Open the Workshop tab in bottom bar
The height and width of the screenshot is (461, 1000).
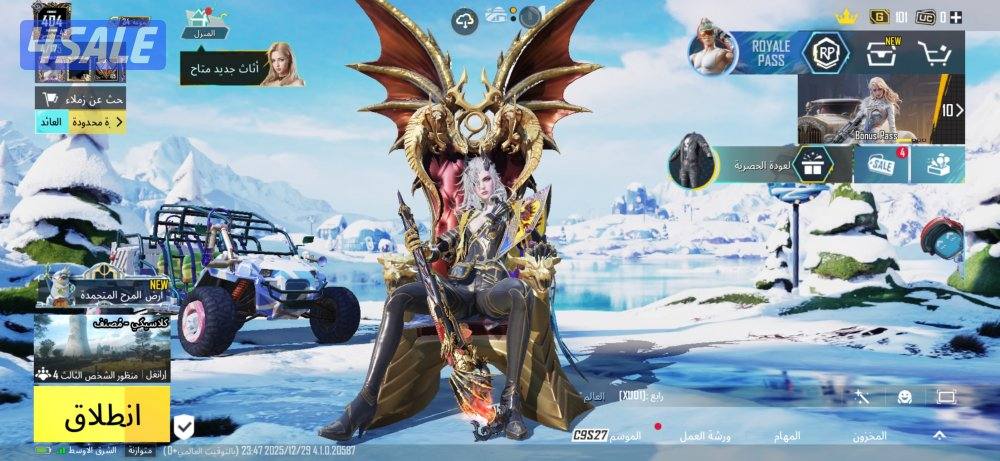click(x=713, y=437)
